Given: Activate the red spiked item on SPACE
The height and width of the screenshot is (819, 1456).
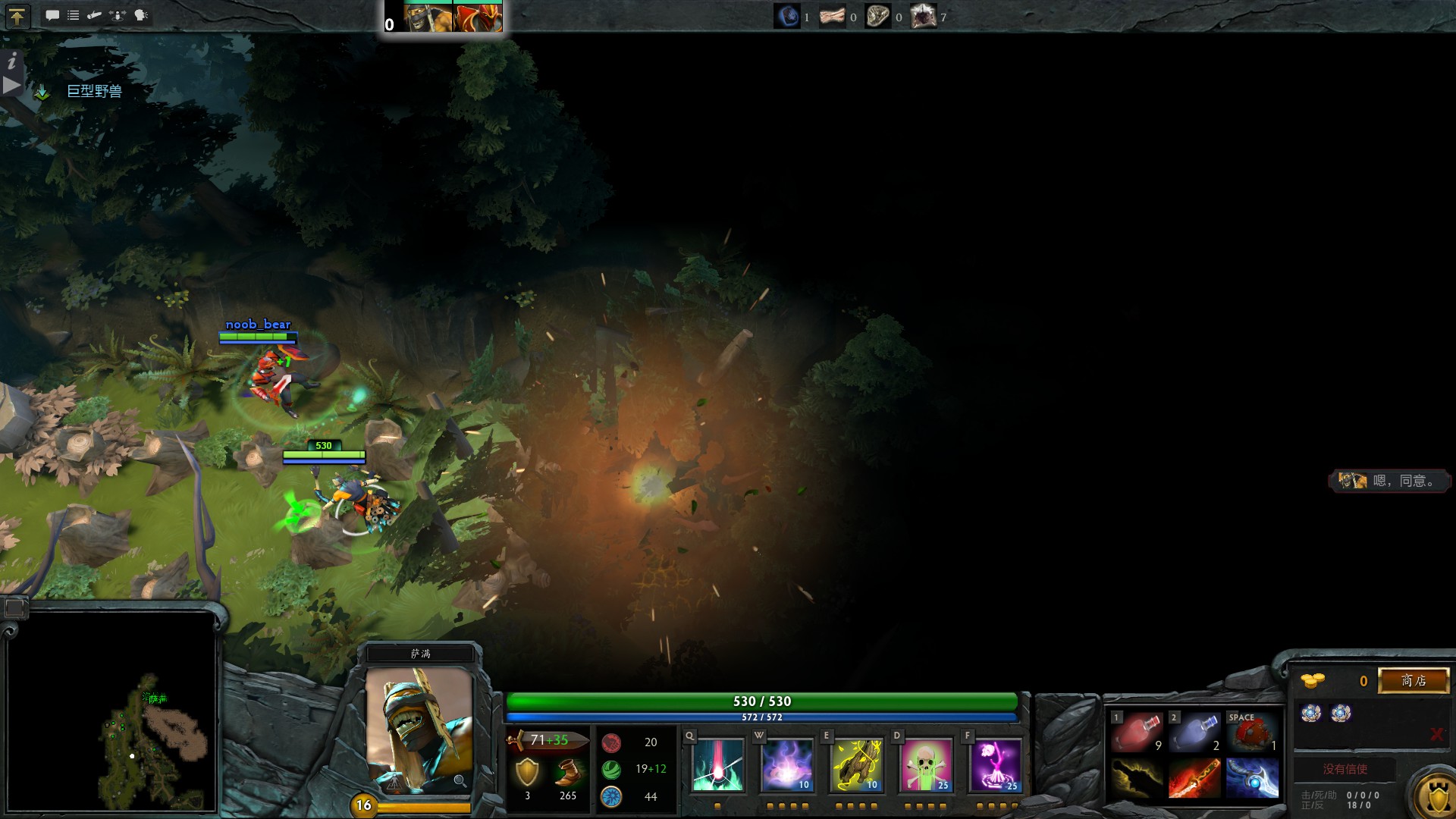Looking at the screenshot, I should [x=1252, y=733].
